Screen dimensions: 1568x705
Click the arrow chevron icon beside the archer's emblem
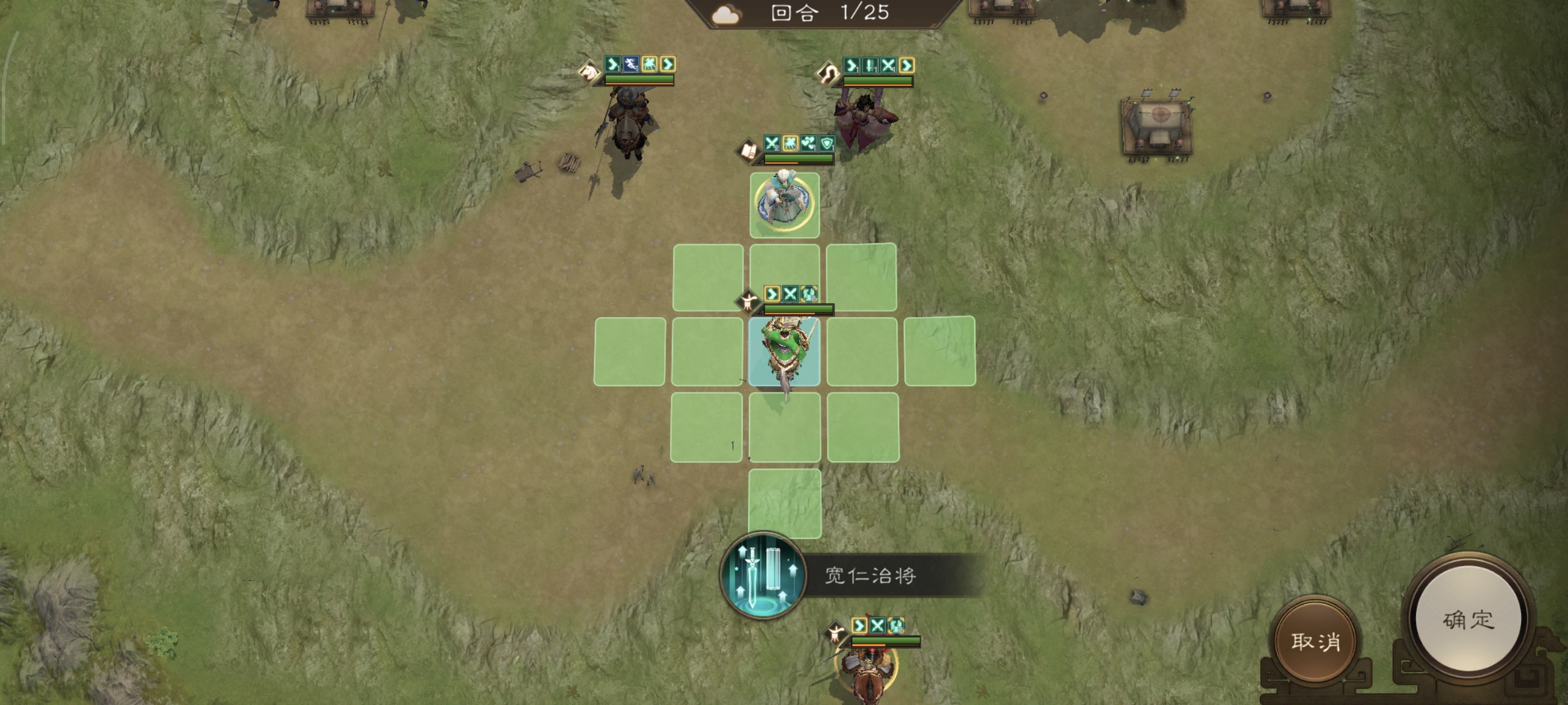853,65
